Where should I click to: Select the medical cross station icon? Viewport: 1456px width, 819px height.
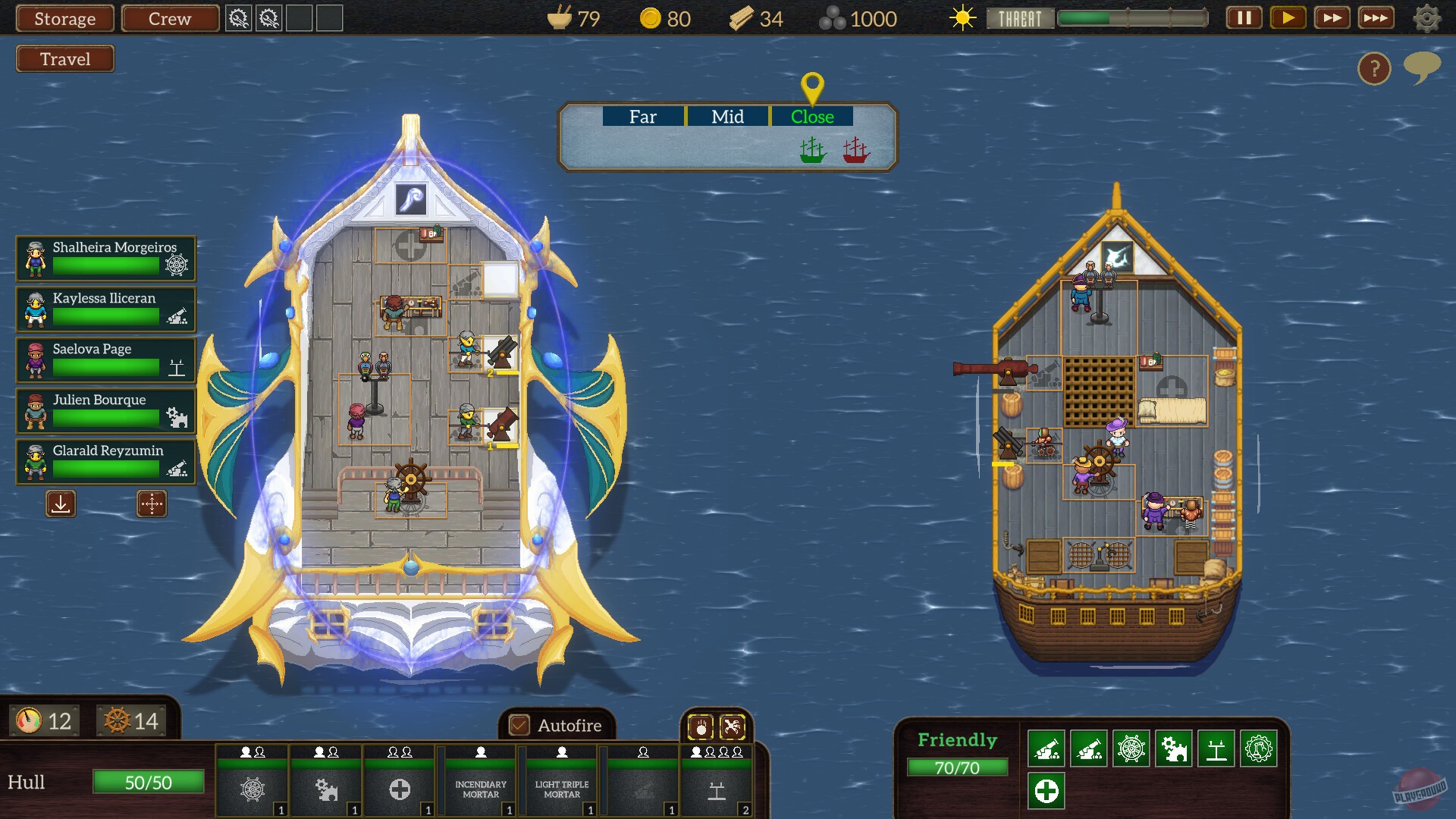400,789
